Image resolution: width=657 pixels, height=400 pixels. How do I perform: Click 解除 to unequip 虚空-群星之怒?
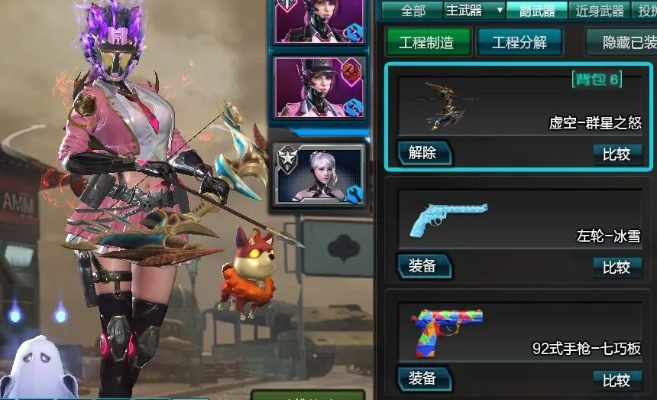pyautogui.click(x=427, y=153)
